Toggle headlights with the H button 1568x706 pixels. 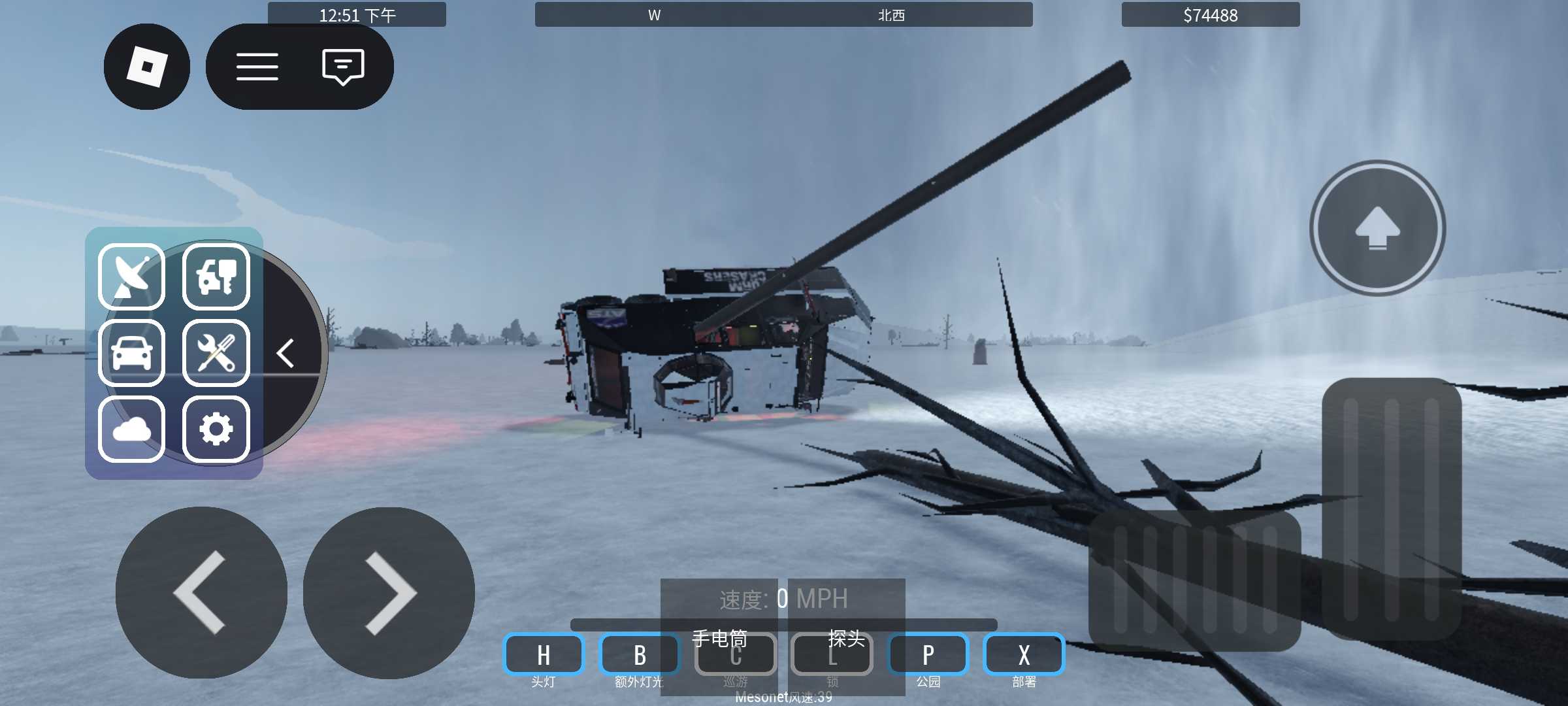pos(544,654)
